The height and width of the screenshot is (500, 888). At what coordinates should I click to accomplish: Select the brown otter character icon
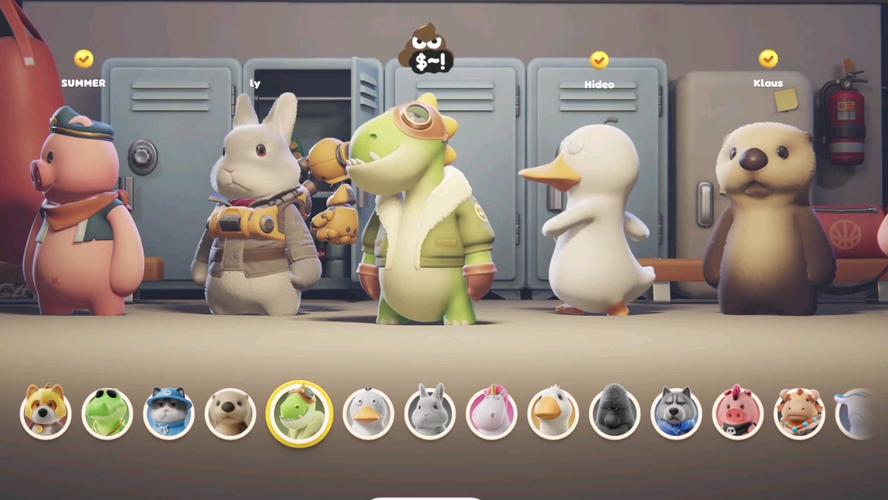coord(231,413)
